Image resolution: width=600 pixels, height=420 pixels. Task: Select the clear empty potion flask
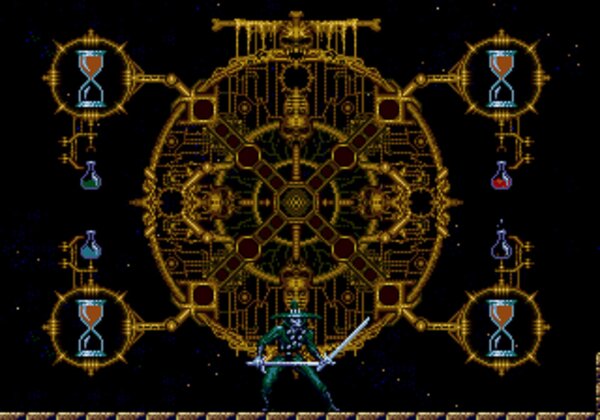point(502,246)
